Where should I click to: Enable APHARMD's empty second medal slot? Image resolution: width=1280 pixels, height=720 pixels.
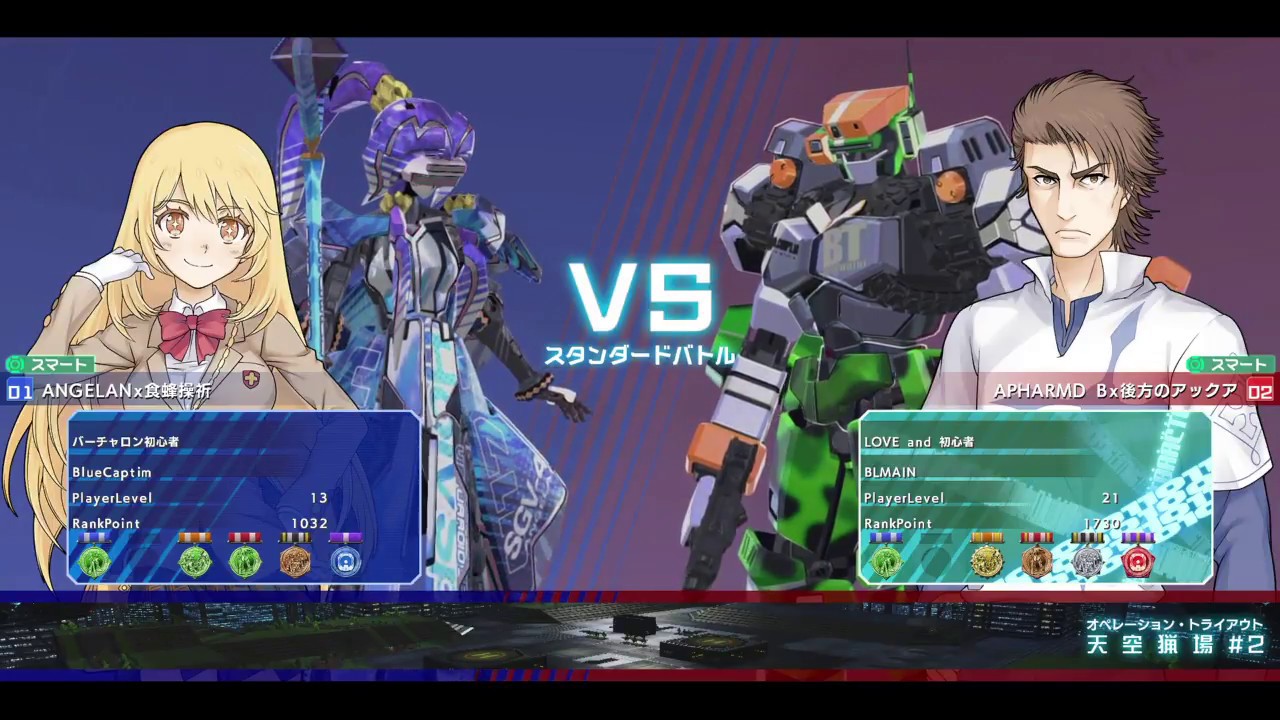[x=935, y=562]
